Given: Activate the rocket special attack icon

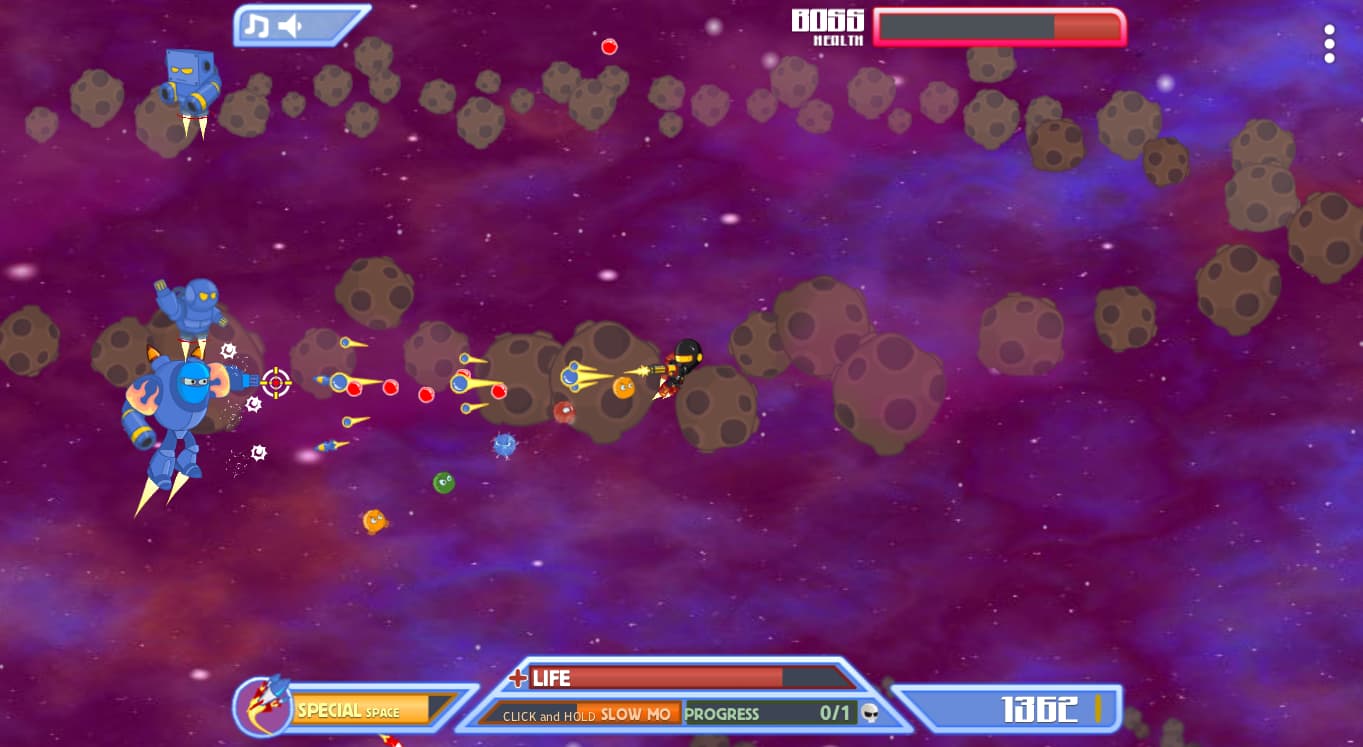Looking at the screenshot, I should click(x=262, y=704).
